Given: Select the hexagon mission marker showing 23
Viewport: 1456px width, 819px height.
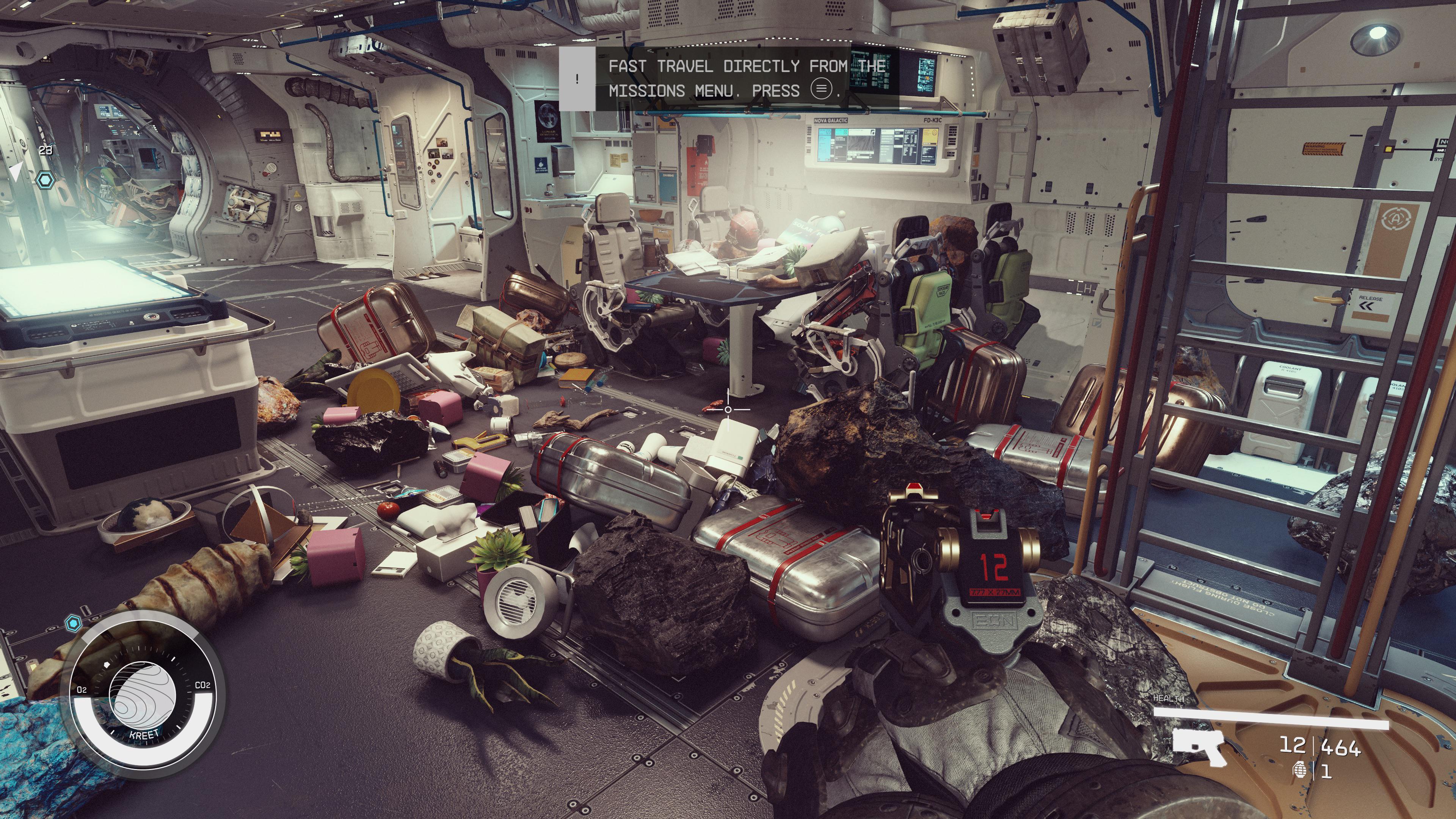Looking at the screenshot, I should [45, 180].
